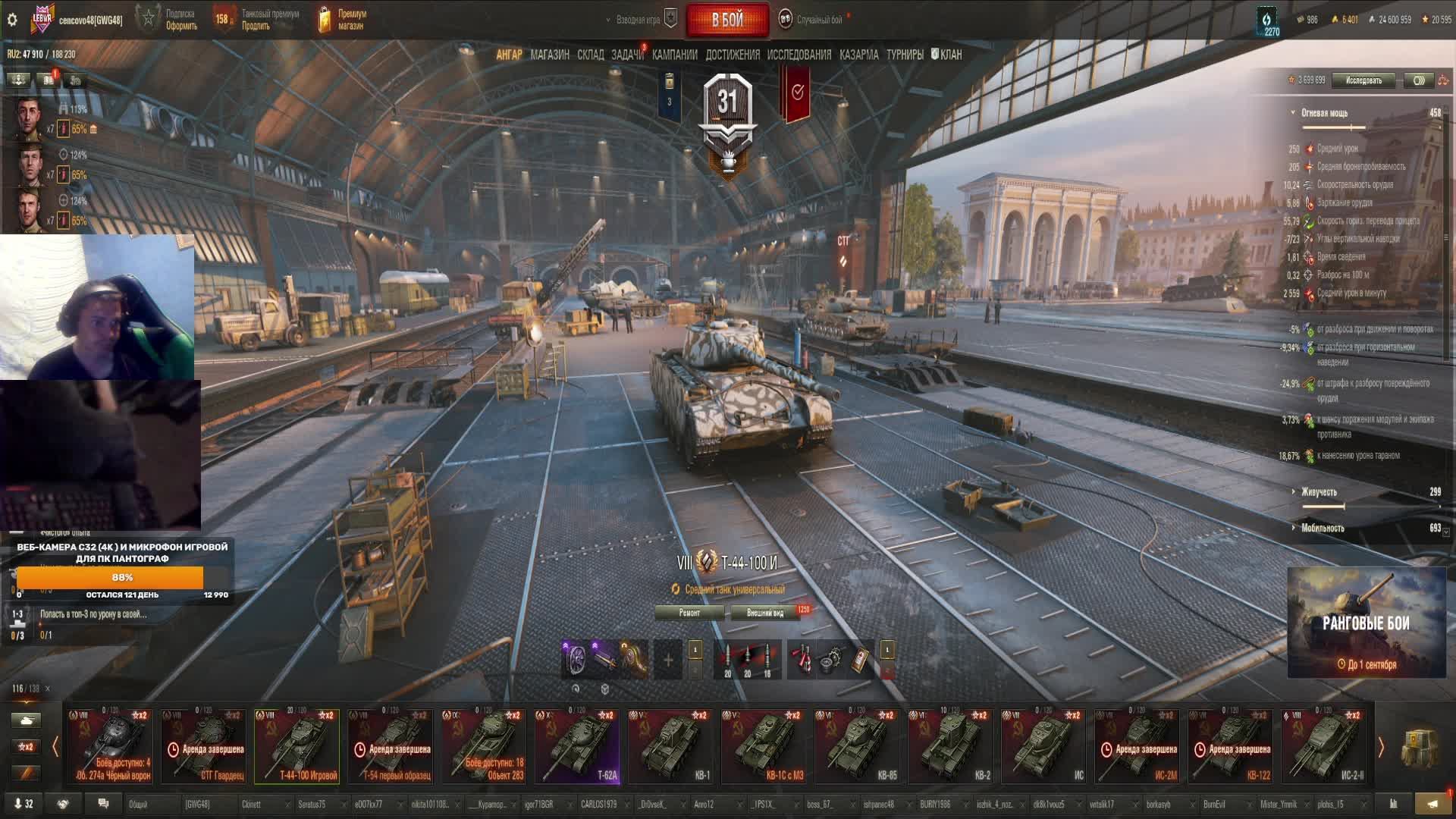Viewport: 1456px width, 819px height.
Task: Open the Внешний вид appearance button
Action: pos(764,613)
